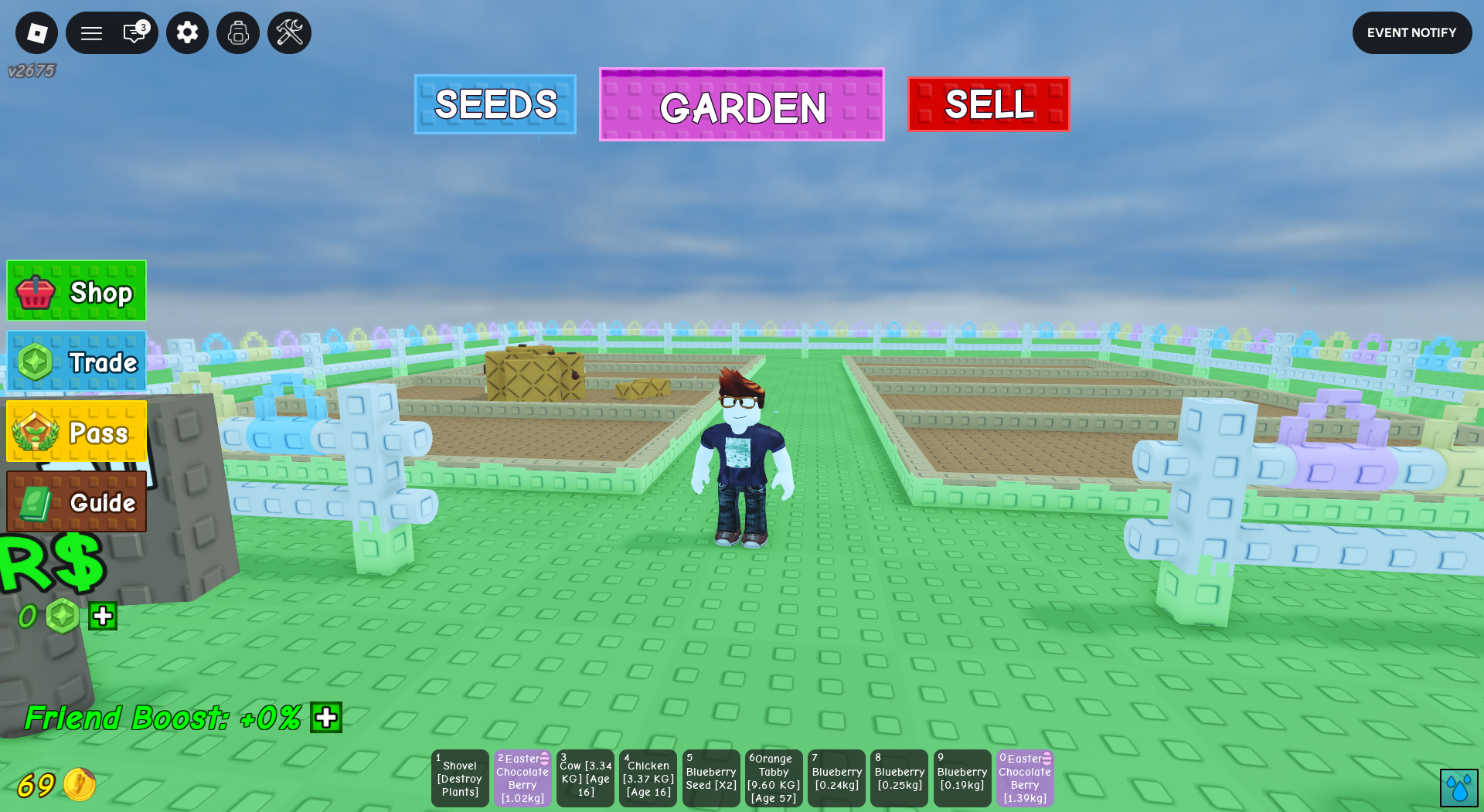The width and height of the screenshot is (1484, 812).
Task: Select the SEEDS sign
Action: tap(495, 104)
